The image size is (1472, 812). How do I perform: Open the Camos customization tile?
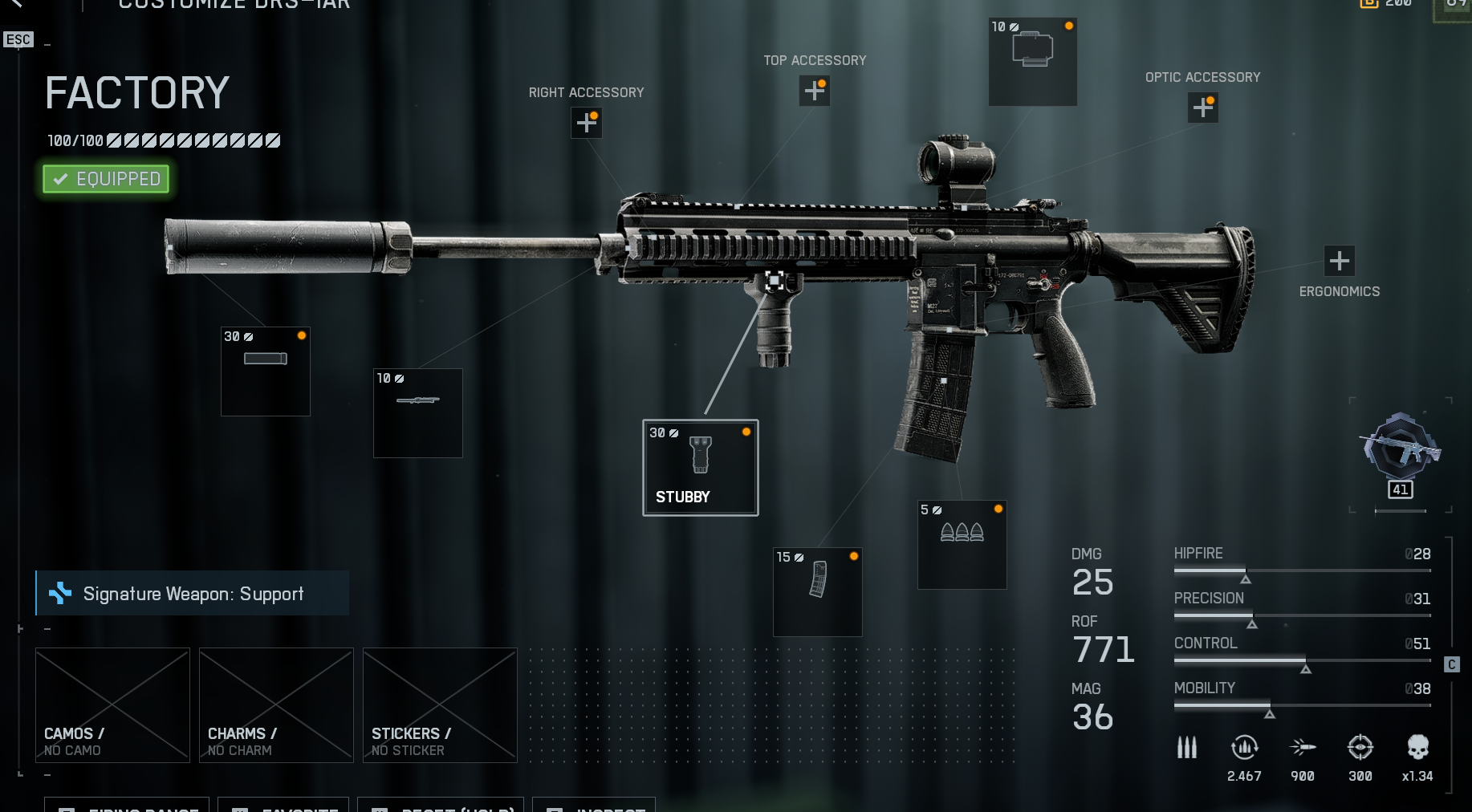tap(112, 704)
